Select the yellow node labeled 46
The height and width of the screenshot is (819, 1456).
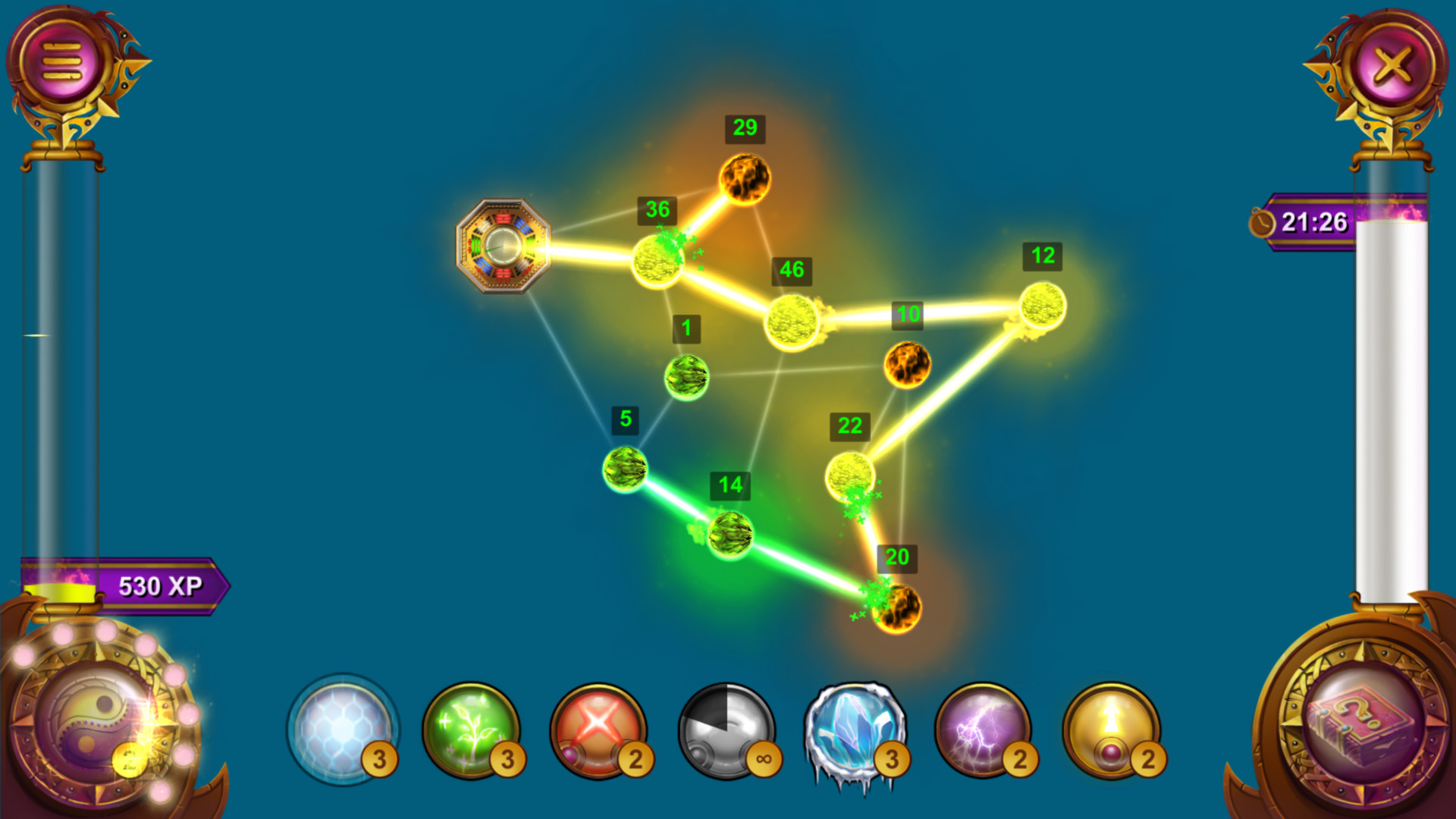pyautogui.click(x=791, y=321)
